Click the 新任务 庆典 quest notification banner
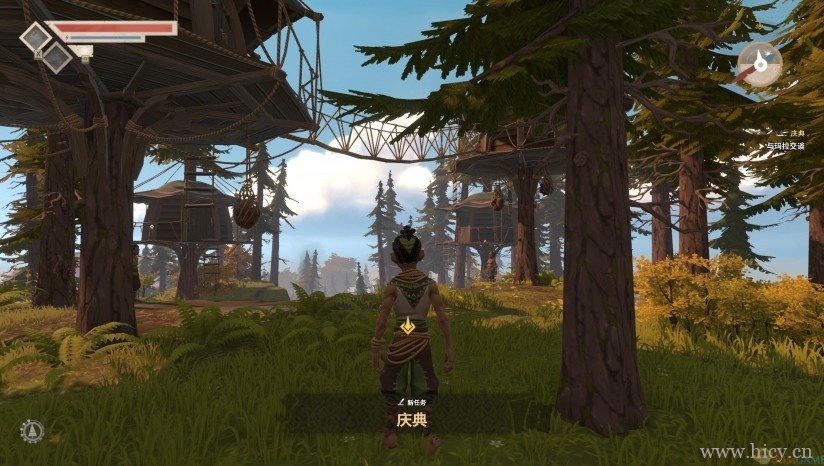The image size is (824, 466). [410, 413]
